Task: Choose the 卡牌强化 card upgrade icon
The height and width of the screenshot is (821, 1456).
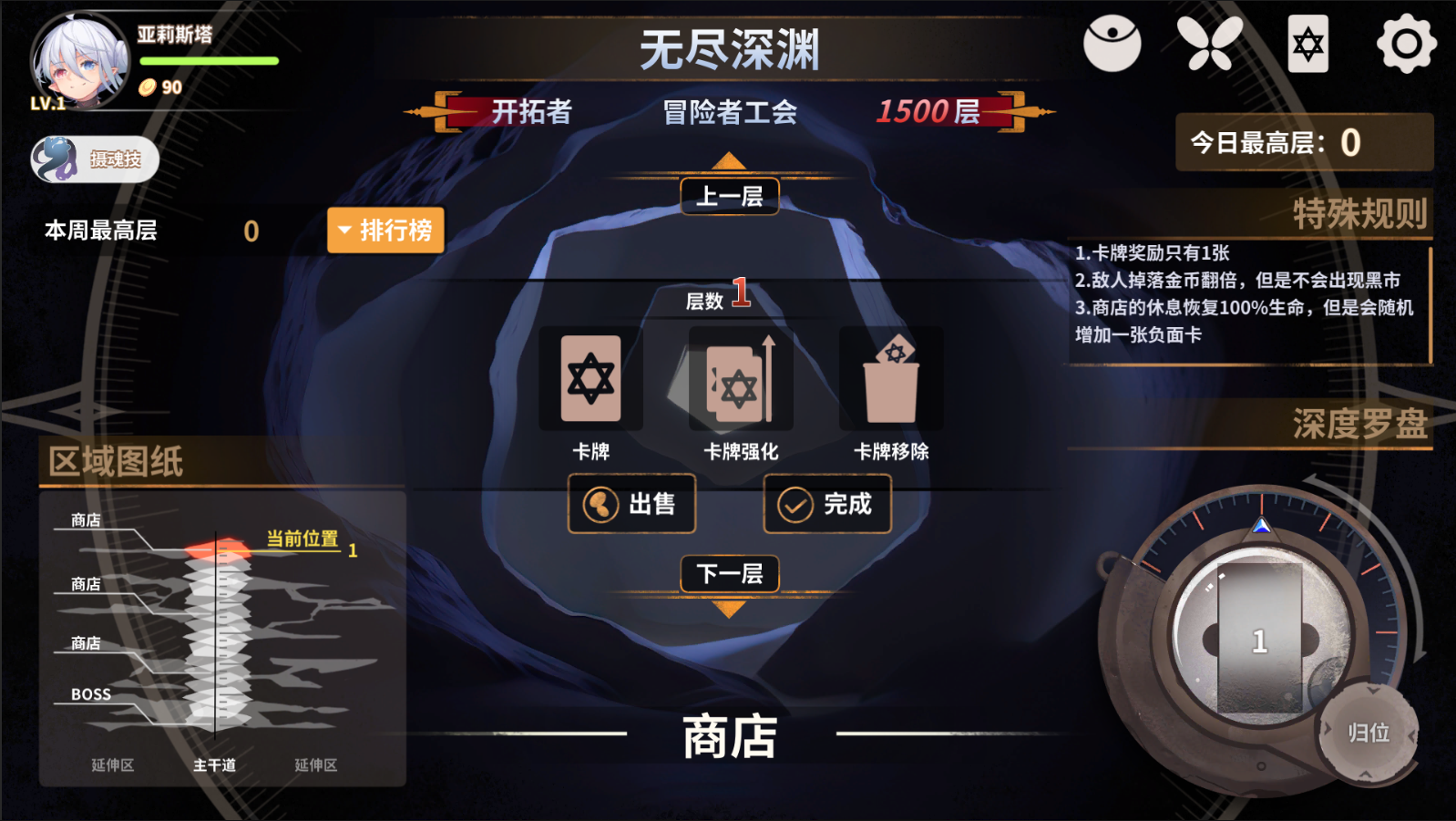Action: click(x=740, y=378)
